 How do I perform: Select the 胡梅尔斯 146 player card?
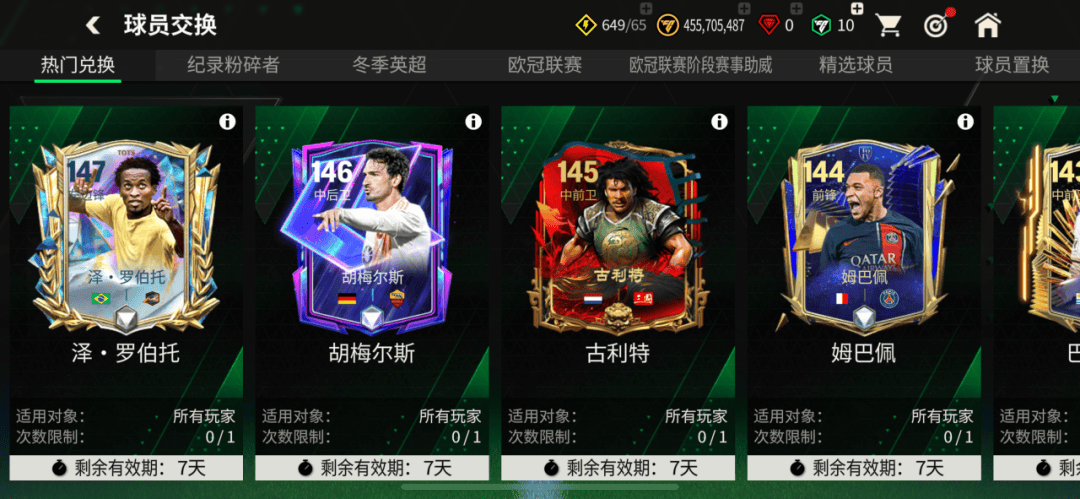click(x=372, y=240)
